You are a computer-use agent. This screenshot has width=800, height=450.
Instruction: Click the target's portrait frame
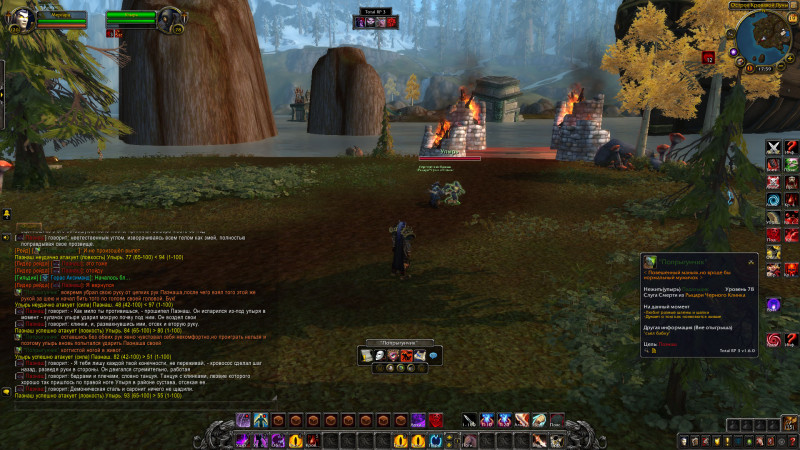[170, 17]
